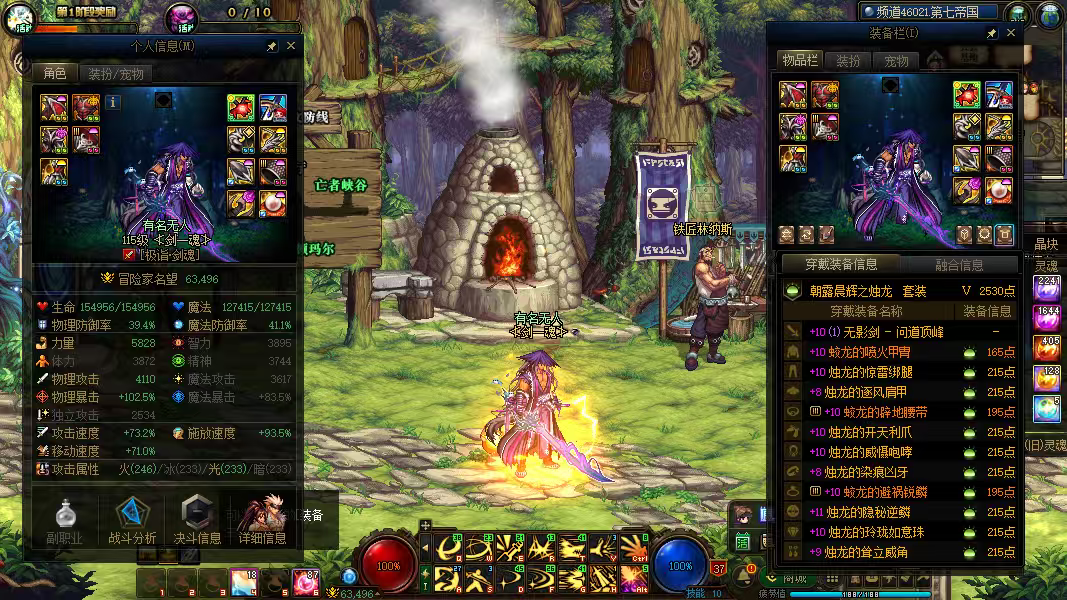Select the 物品栏 tab in equipment window
Screen dimensions: 1067x600
coord(800,61)
